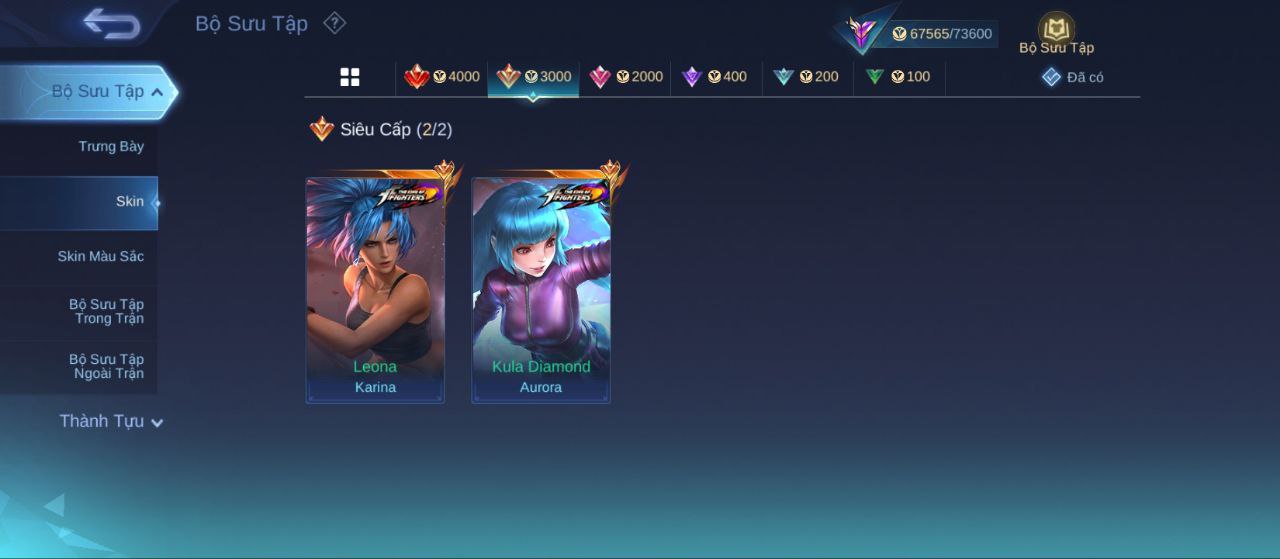Viewport: 1280px width, 559px height.
Task: Switch to the 100 point tier tab
Action: point(898,77)
